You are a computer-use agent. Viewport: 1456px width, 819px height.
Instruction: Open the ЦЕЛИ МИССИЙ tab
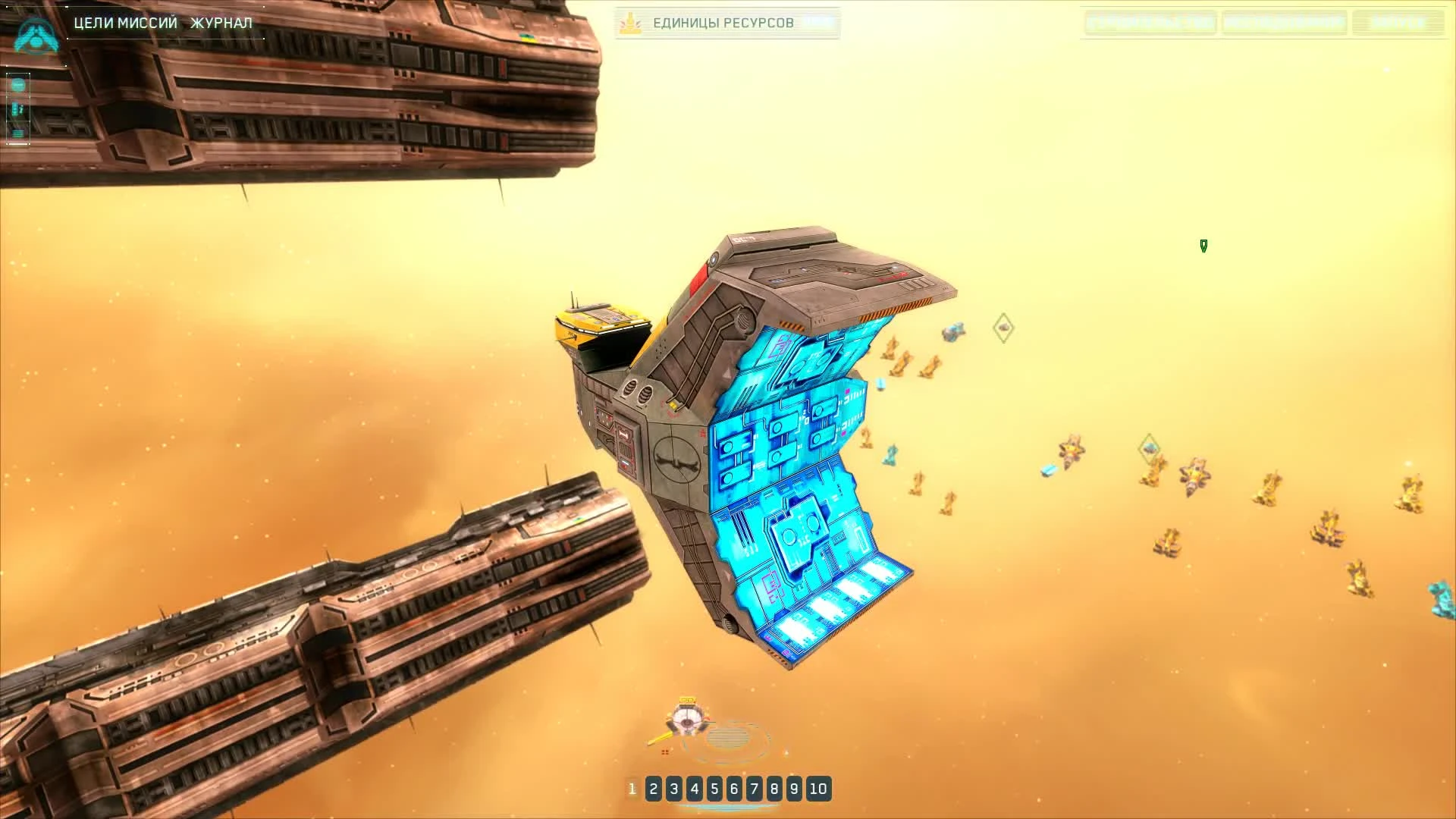(124, 23)
